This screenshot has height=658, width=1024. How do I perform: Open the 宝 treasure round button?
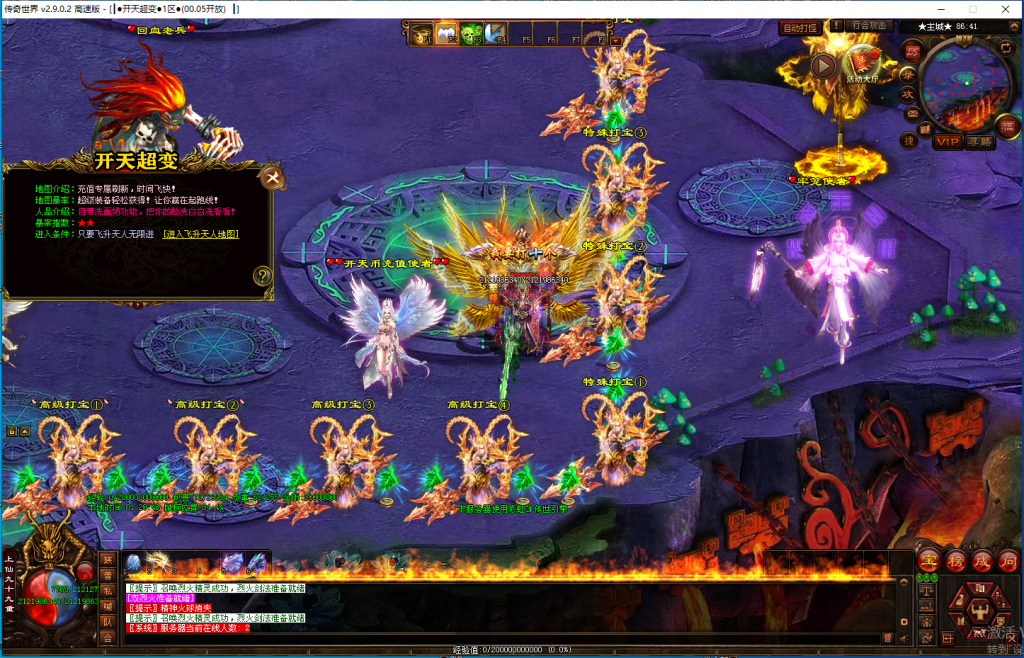(928, 560)
